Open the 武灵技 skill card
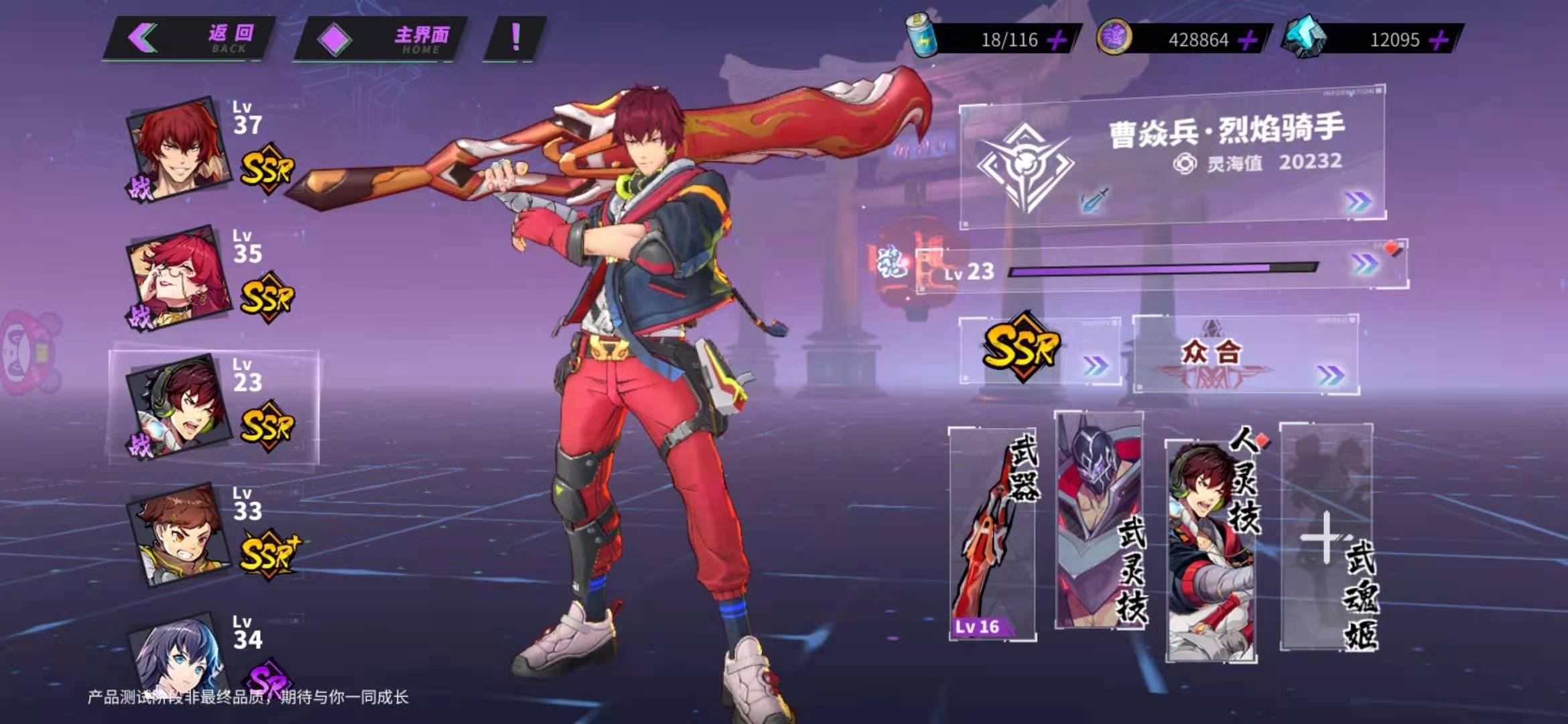 [1099, 522]
